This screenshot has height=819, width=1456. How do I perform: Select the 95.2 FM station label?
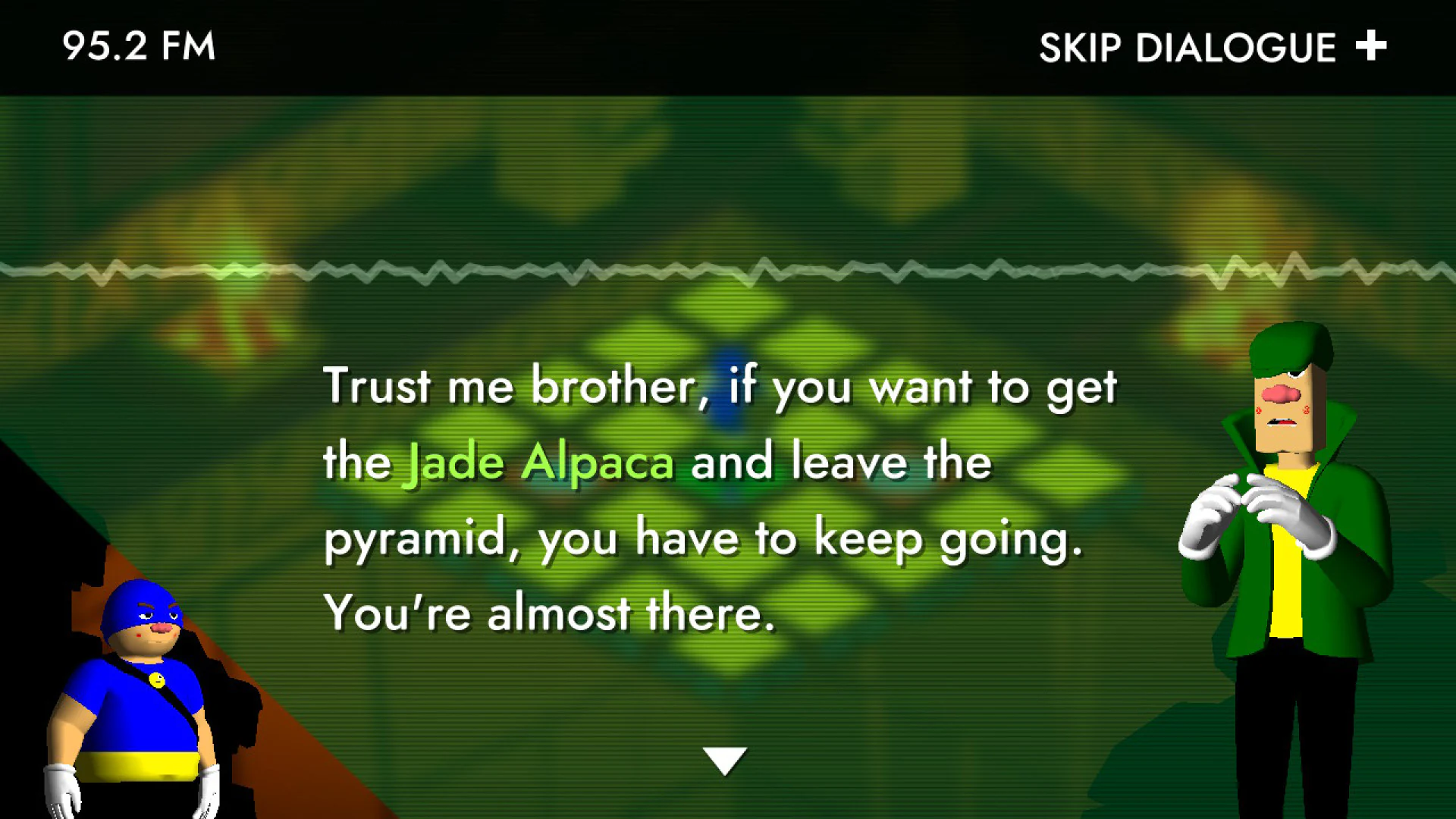pos(139,47)
